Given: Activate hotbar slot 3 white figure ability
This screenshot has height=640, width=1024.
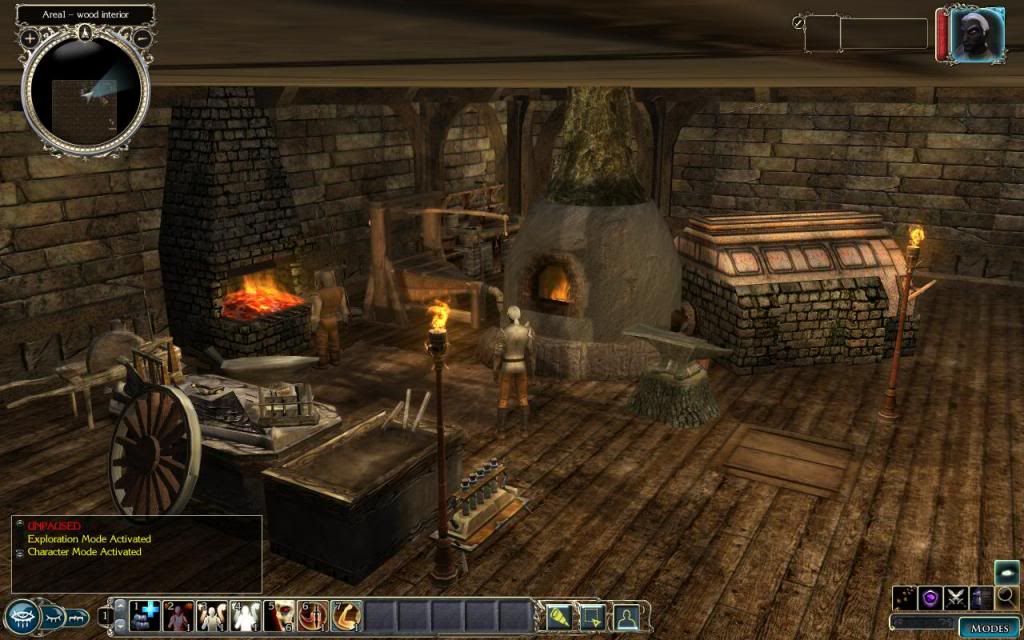Looking at the screenshot, I should 212,615.
